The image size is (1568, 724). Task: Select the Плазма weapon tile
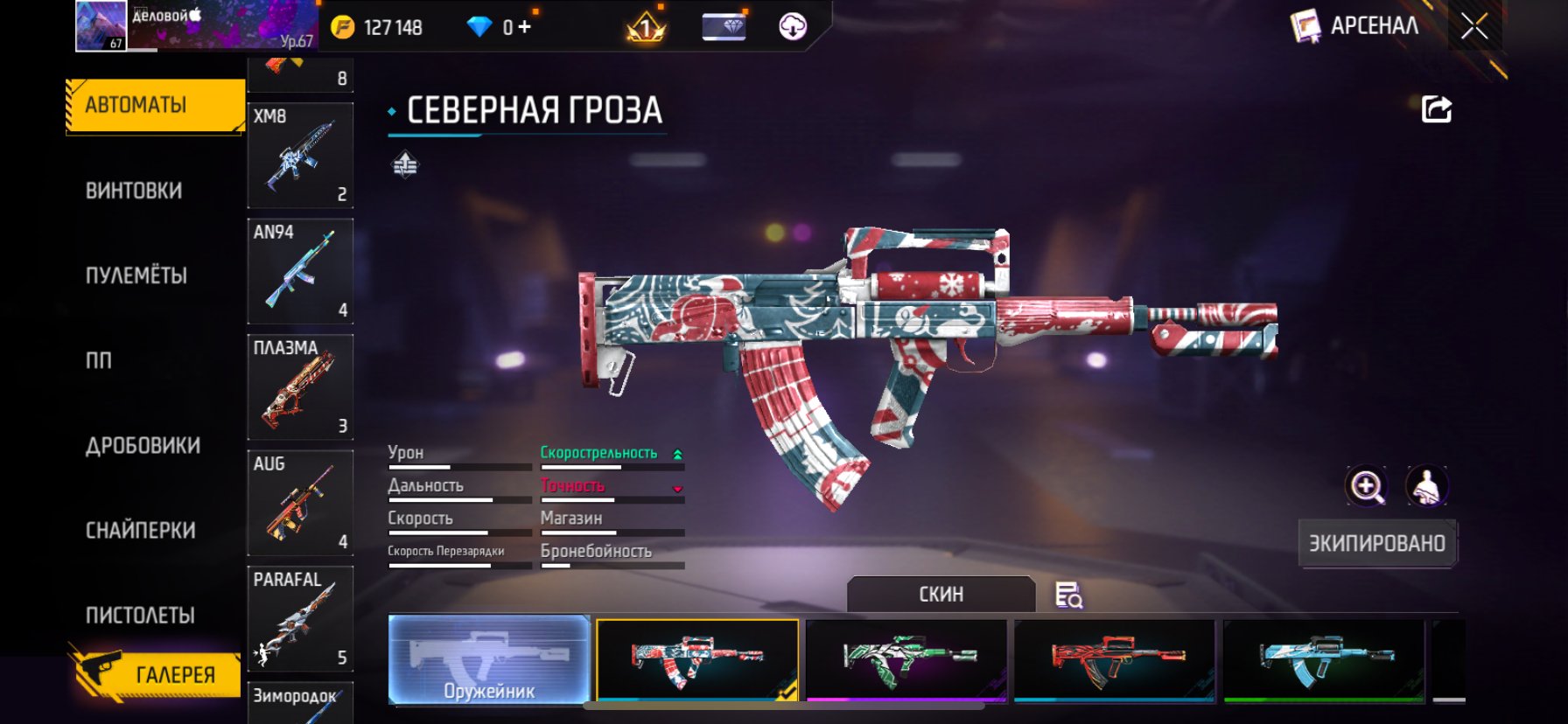[300, 386]
